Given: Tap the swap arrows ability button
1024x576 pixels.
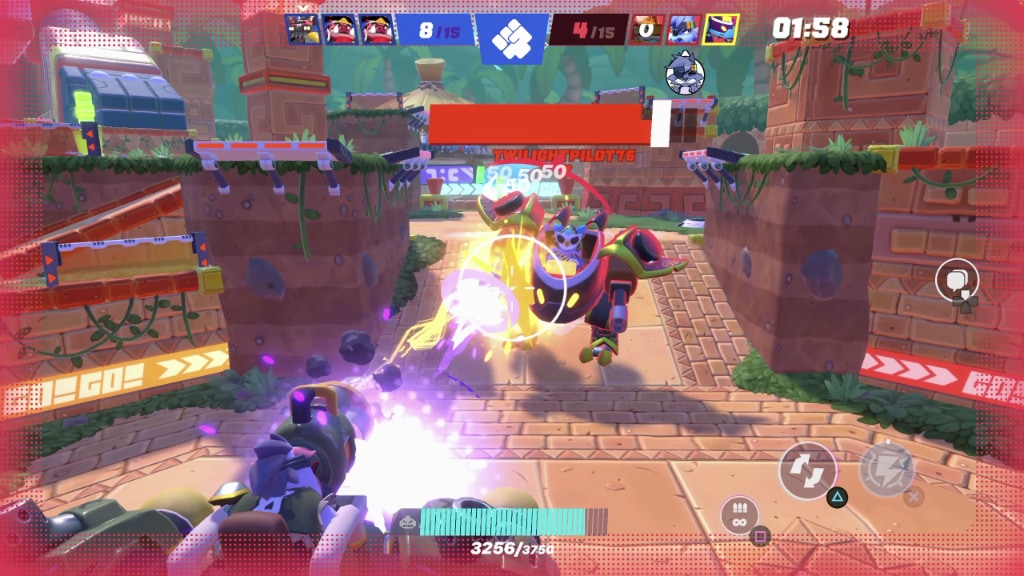Looking at the screenshot, I should [x=807, y=470].
